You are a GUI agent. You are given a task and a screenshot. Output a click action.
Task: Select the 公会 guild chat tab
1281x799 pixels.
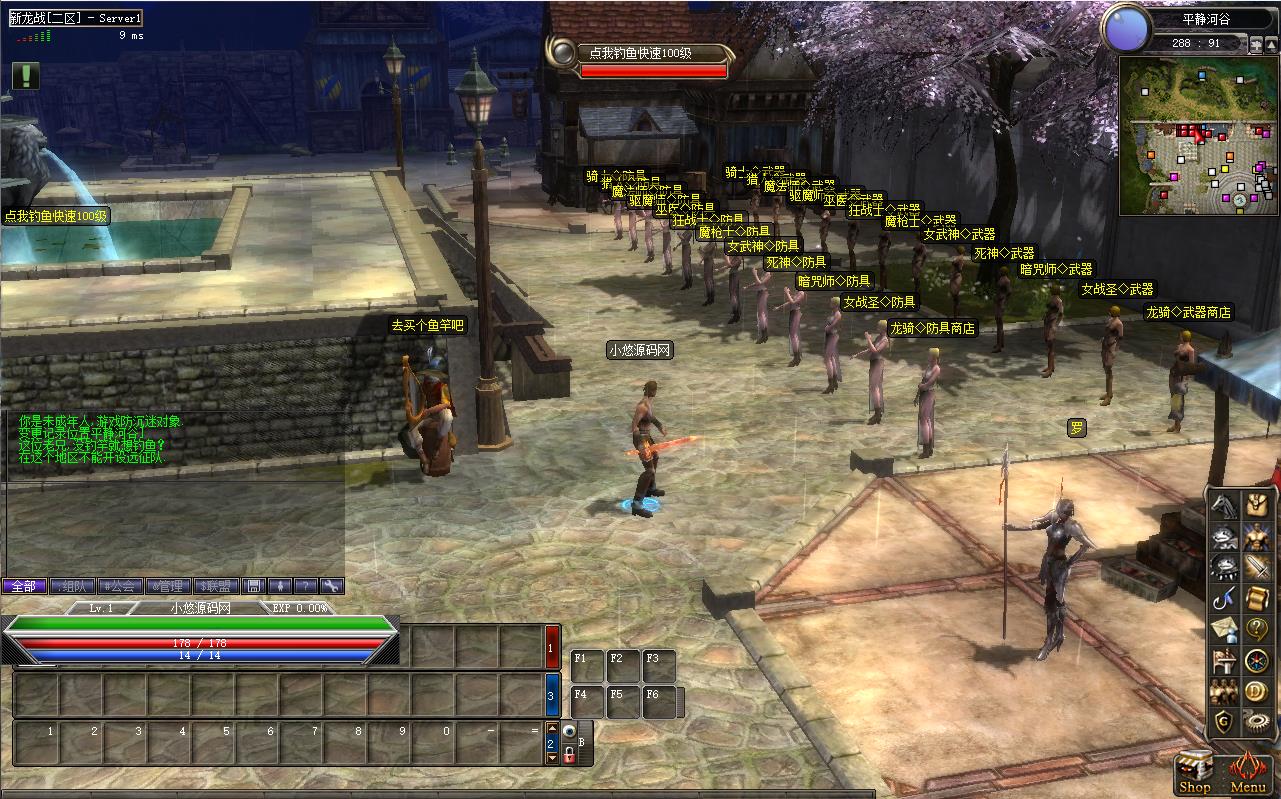tap(120, 586)
